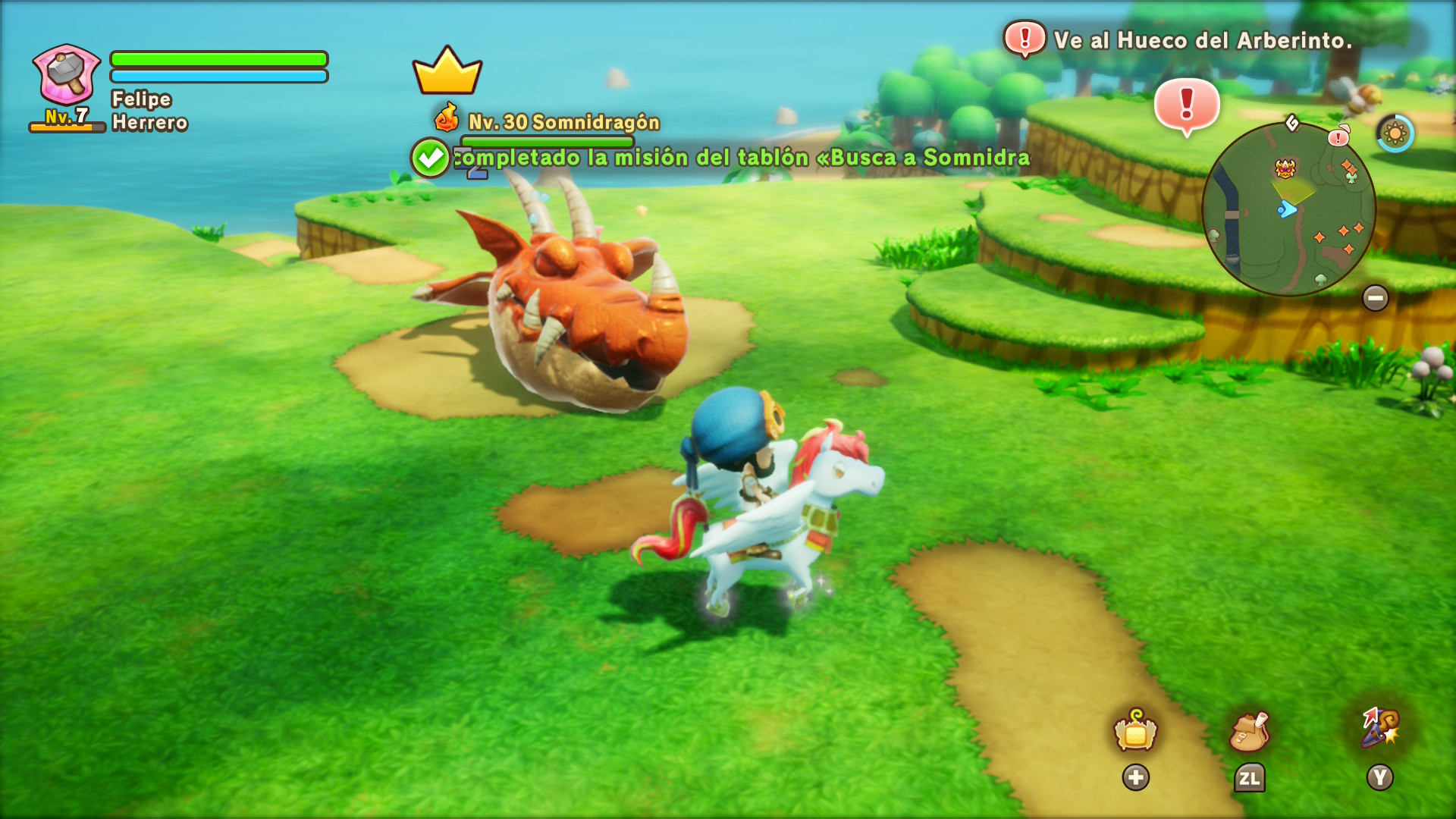Select the quest tracker exclamation icon
Screen dimensions: 1456x819
click(1025, 39)
